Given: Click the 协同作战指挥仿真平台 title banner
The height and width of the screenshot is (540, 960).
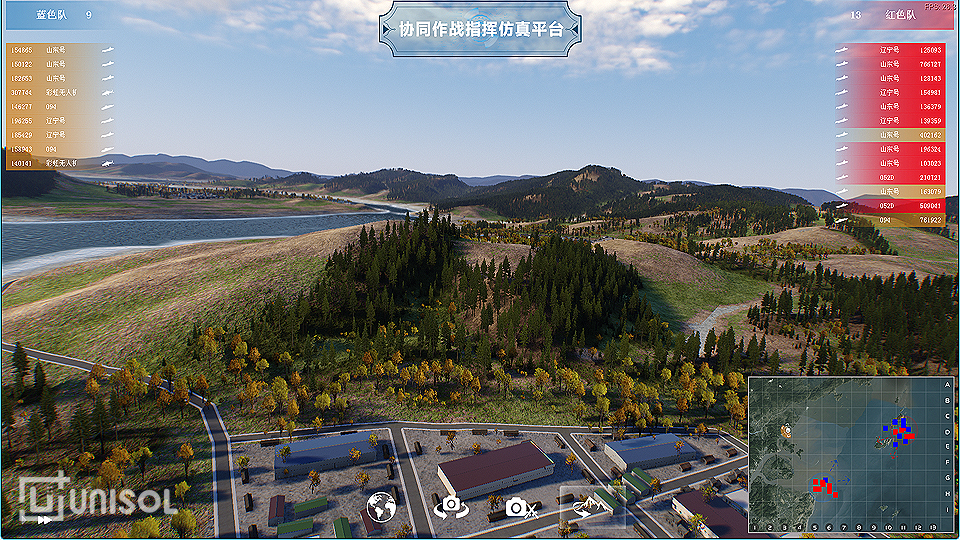Looking at the screenshot, I should 480,30.
